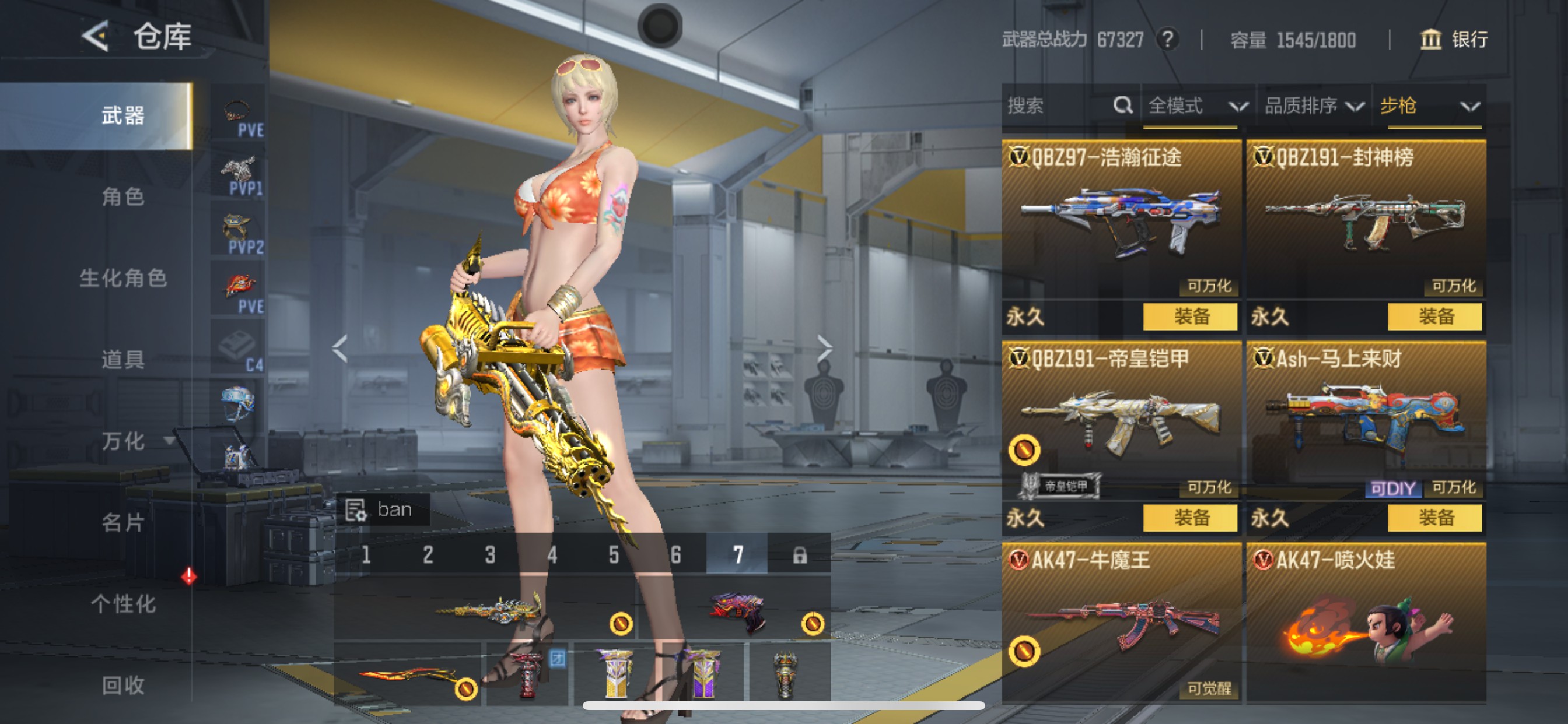This screenshot has width=1568, height=724.
Task: Open the 名片 category
Action: point(123,523)
